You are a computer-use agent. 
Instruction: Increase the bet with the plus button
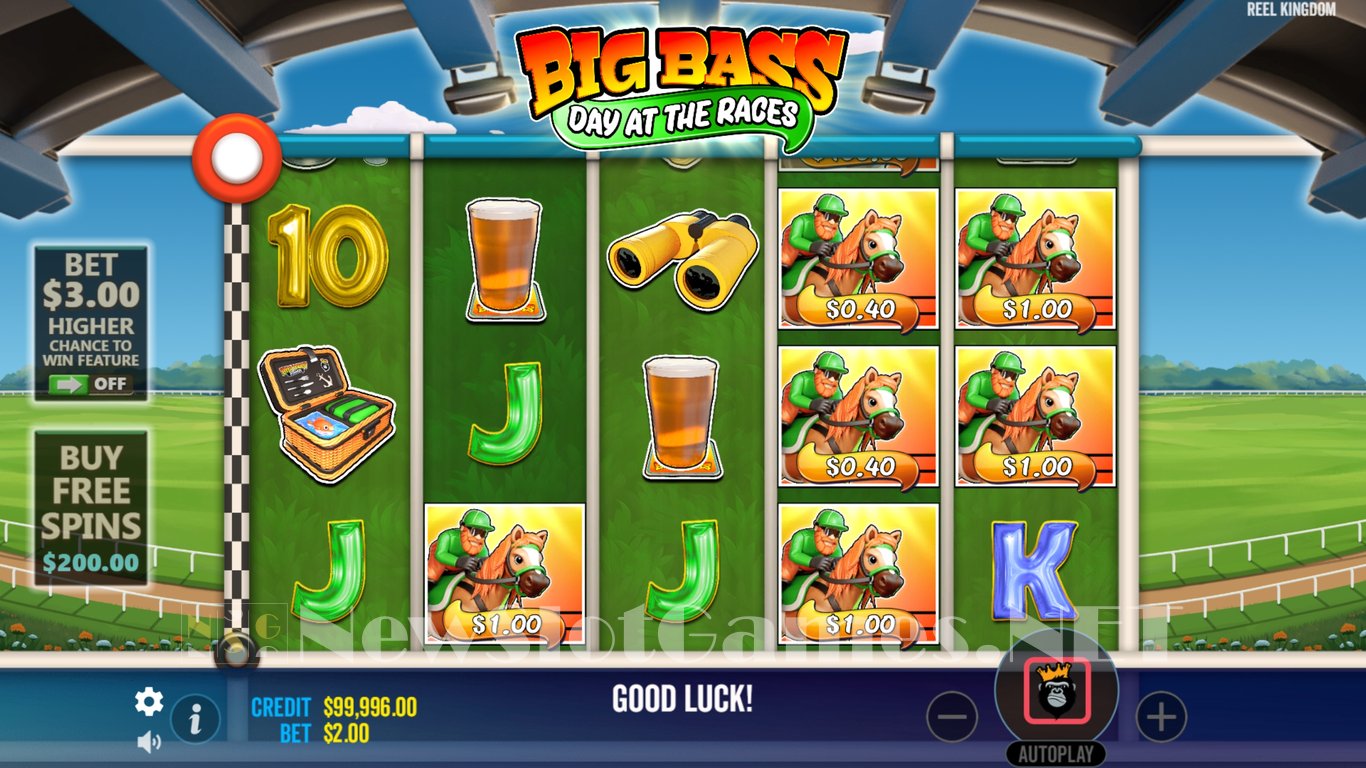pos(1160,716)
